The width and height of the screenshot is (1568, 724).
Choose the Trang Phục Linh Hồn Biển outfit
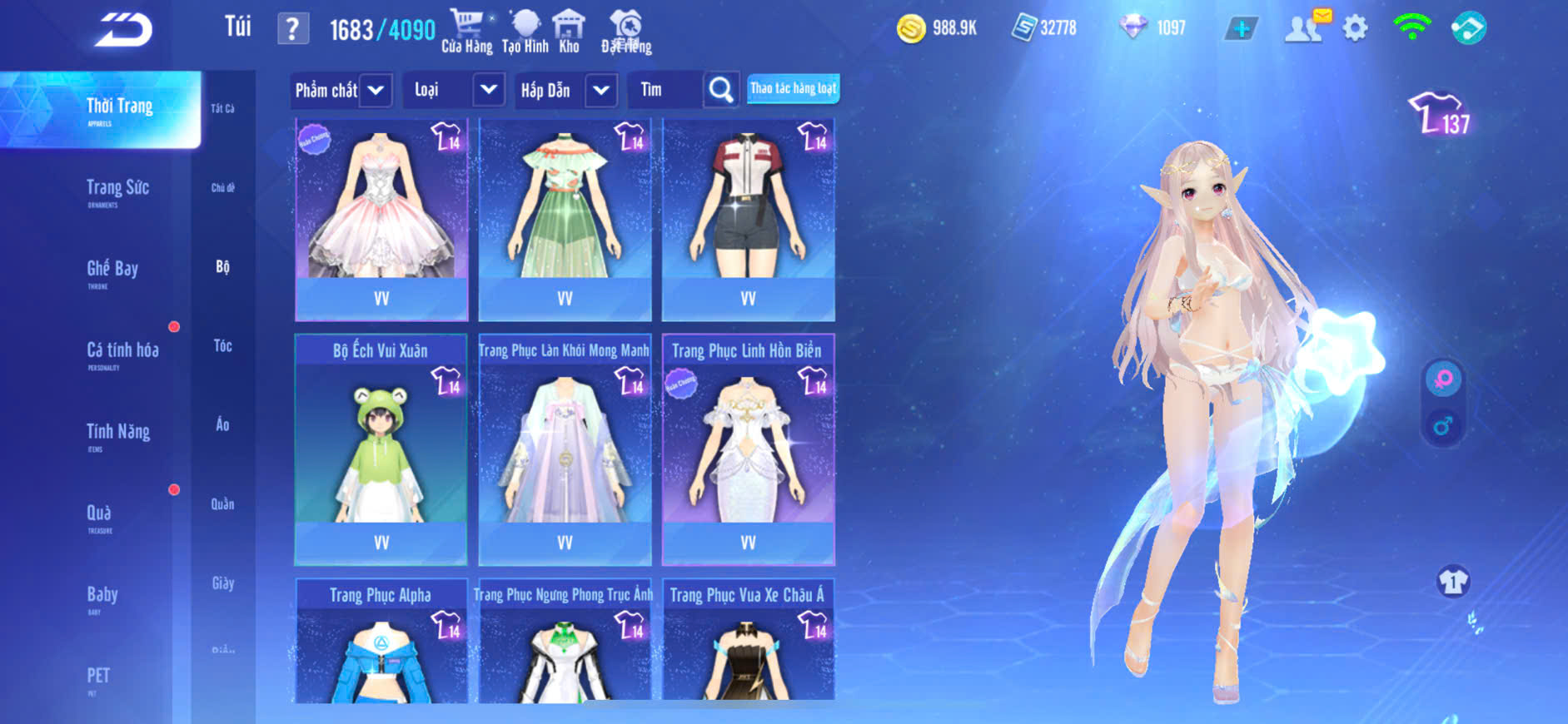pyautogui.click(x=748, y=449)
